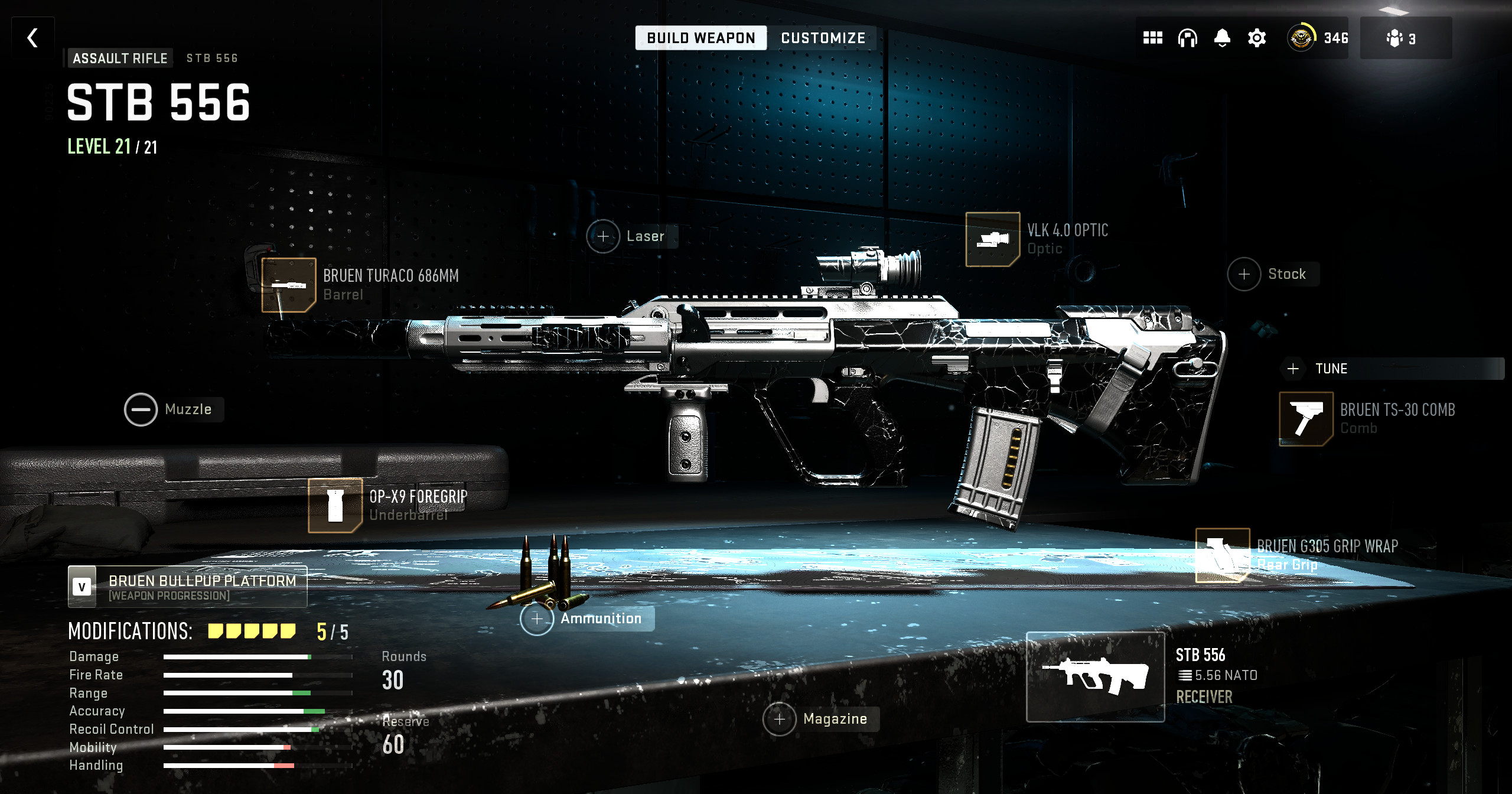
Task: Select the Build Weapon tab
Action: click(x=701, y=38)
